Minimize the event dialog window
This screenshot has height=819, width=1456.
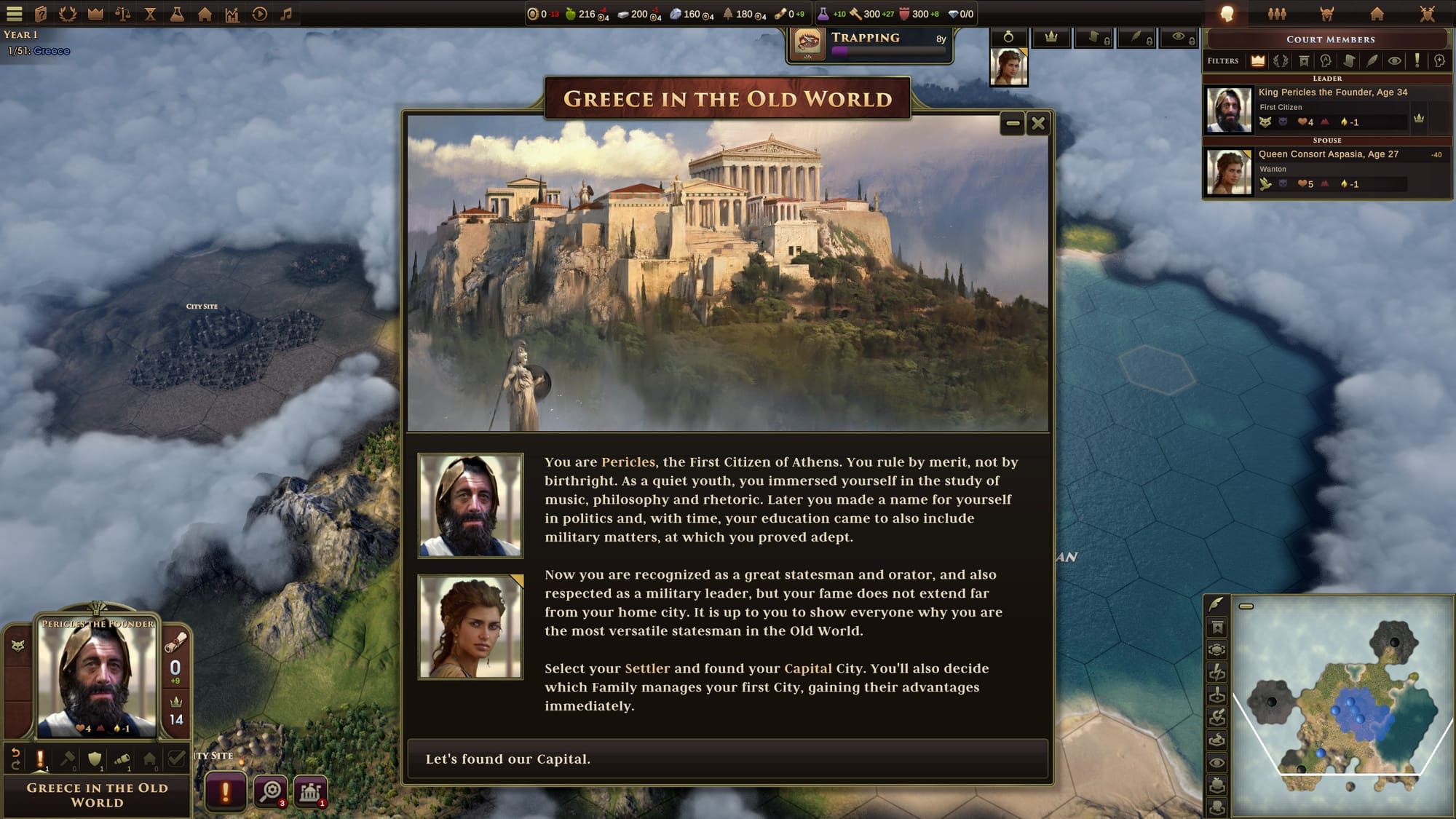(1013, 124)
